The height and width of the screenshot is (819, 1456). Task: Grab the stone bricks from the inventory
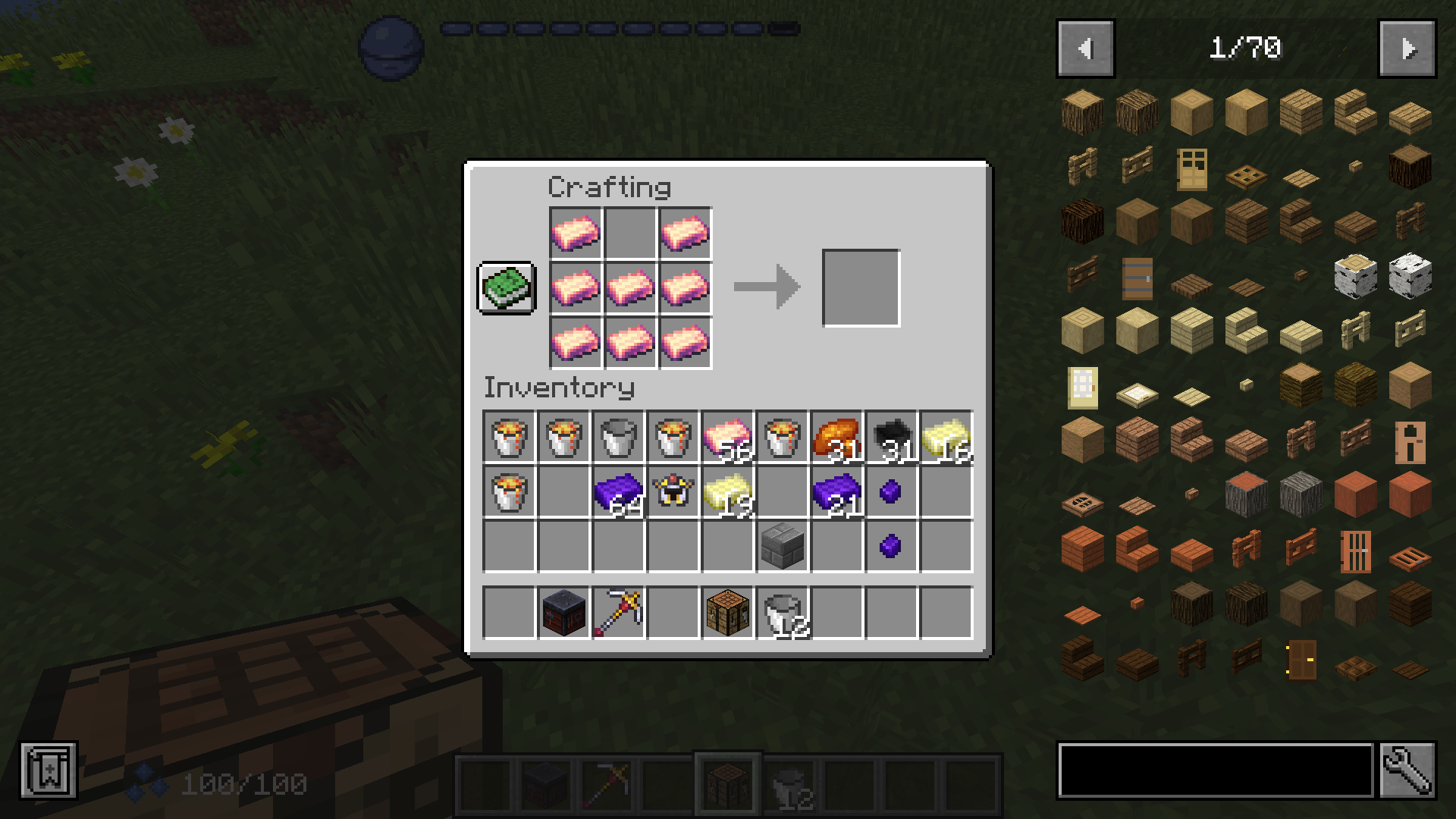pyautogui.click(x=781, y=548)
